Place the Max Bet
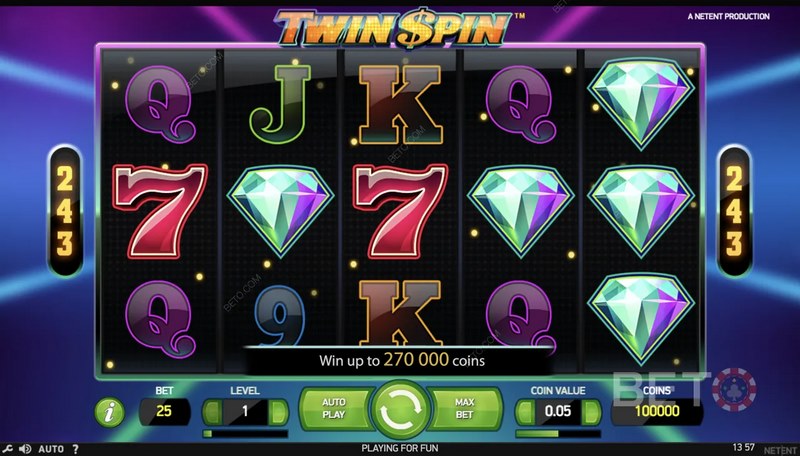 click(x=464, y=410)
